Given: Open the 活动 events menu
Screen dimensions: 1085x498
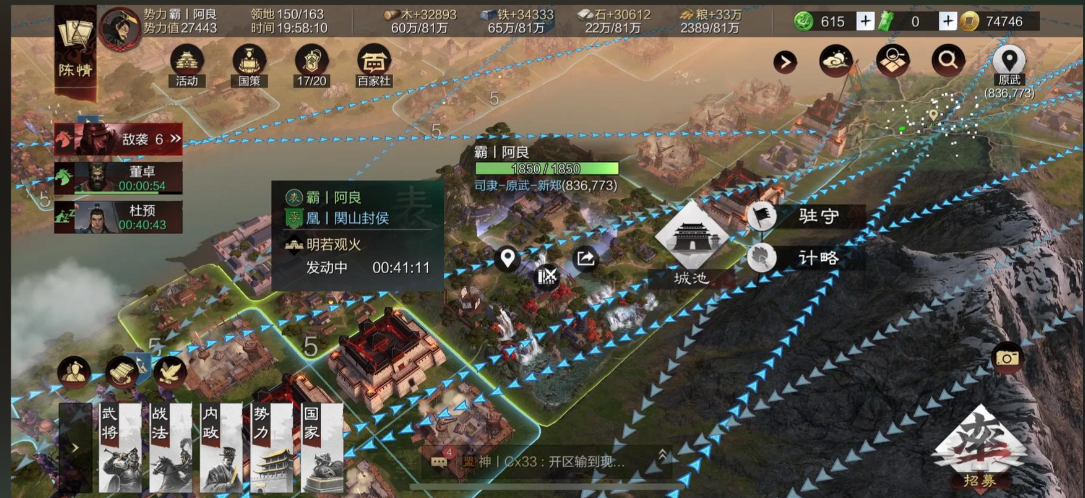Looking at the screenshot, I should [x=186, y=64].
